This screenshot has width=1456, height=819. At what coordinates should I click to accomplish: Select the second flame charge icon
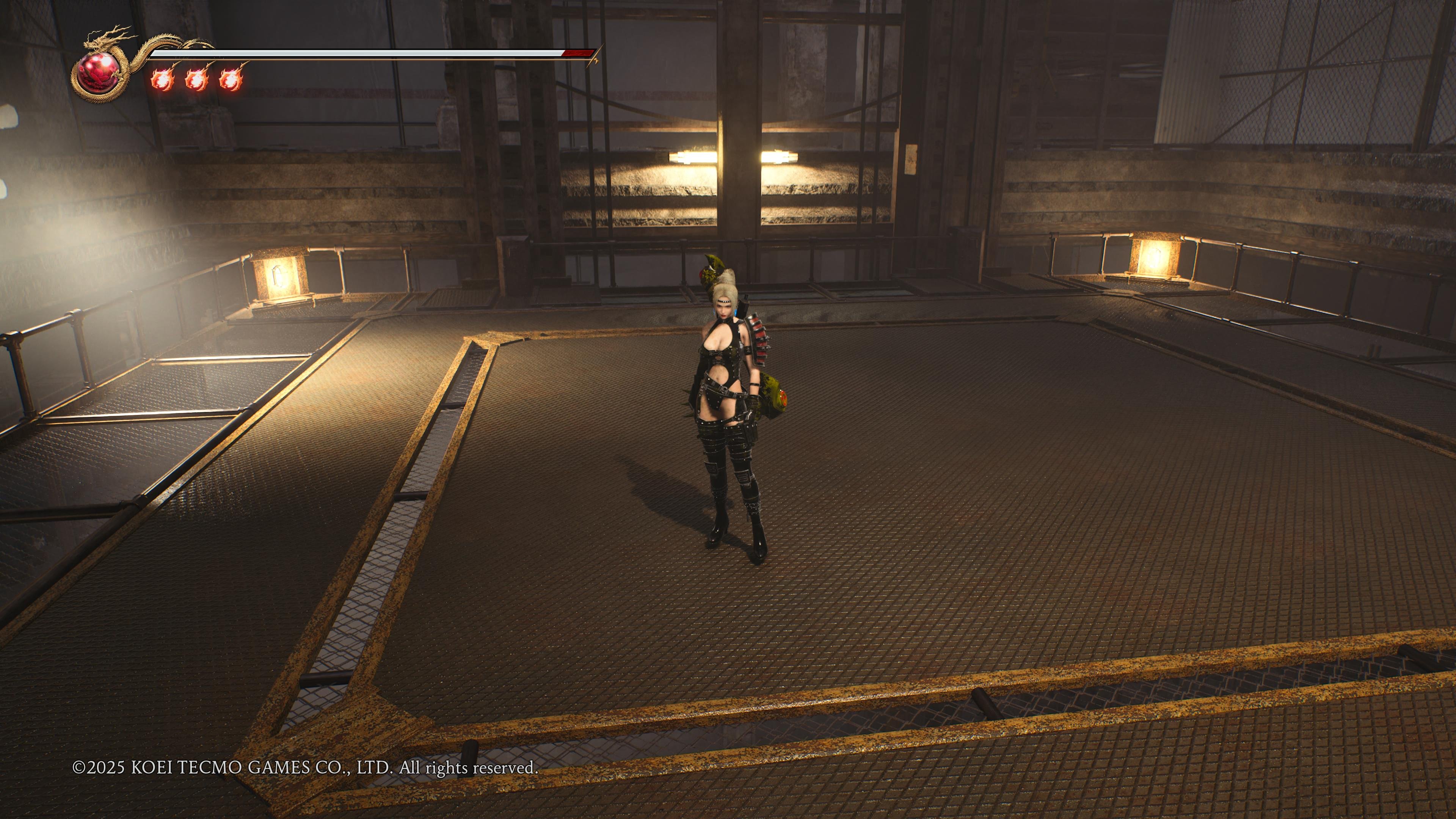click(197, 81)
